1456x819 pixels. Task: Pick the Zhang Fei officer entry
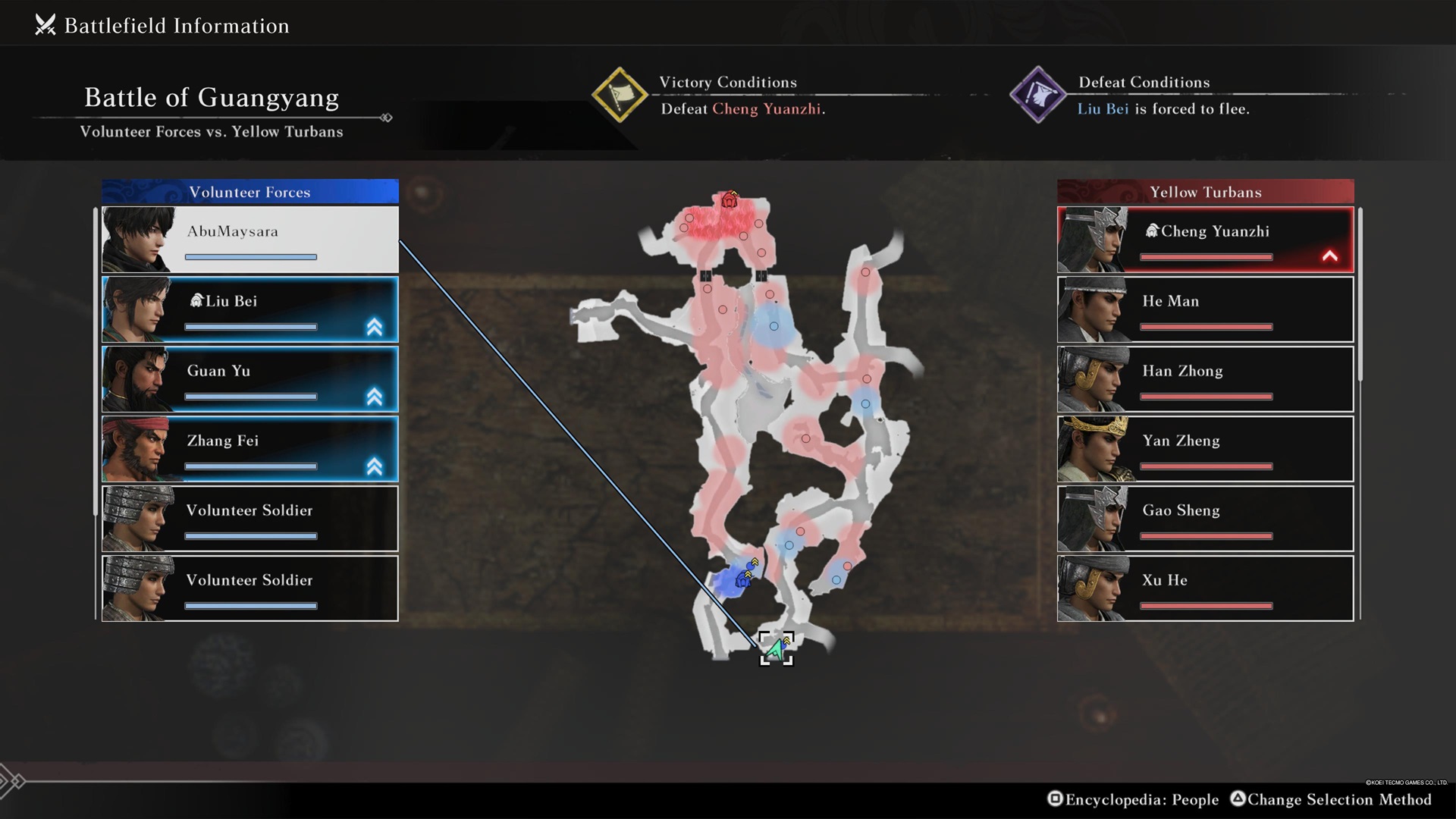click(250, 449)
